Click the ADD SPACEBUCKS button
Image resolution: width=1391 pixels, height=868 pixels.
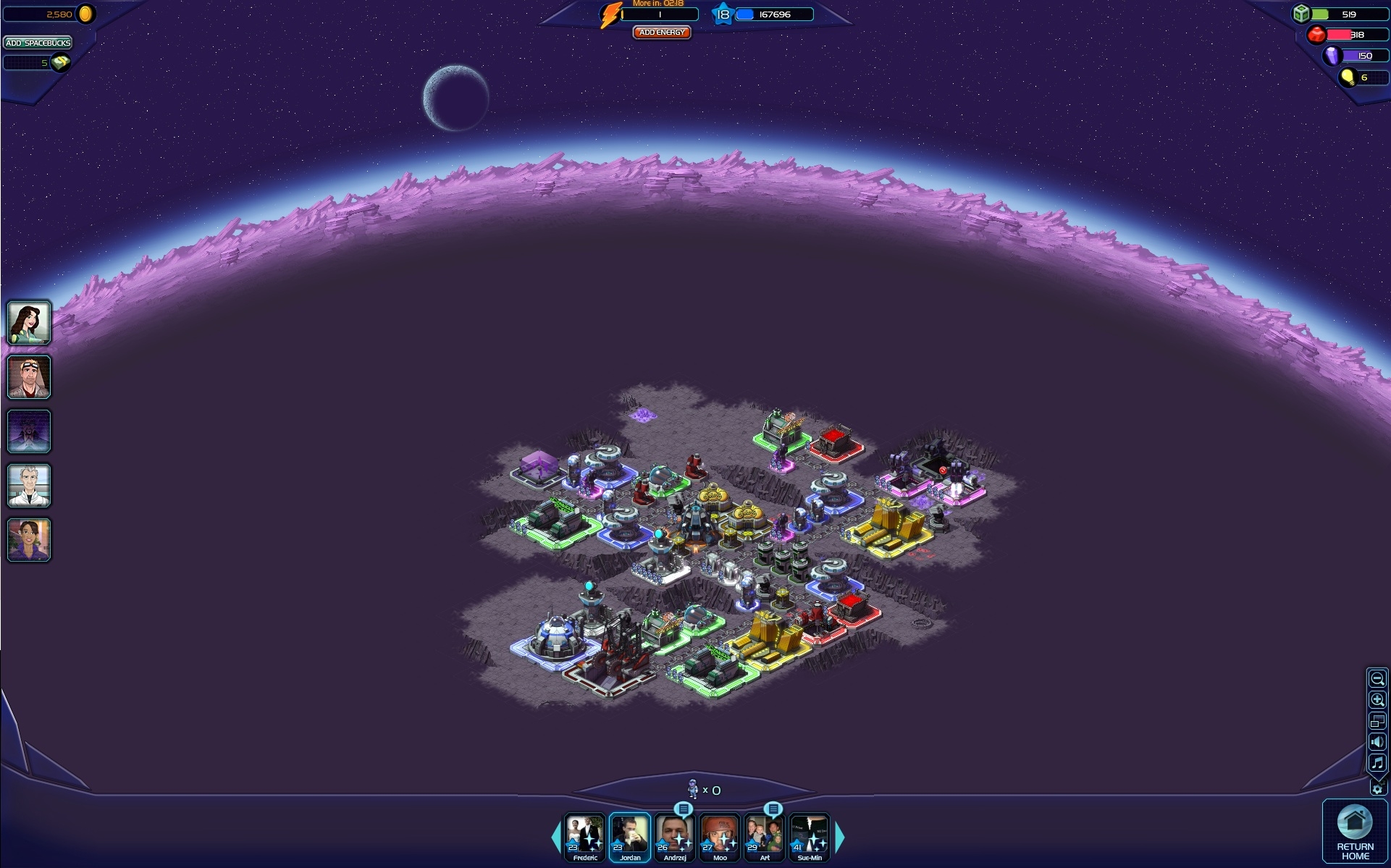point(38,43)
